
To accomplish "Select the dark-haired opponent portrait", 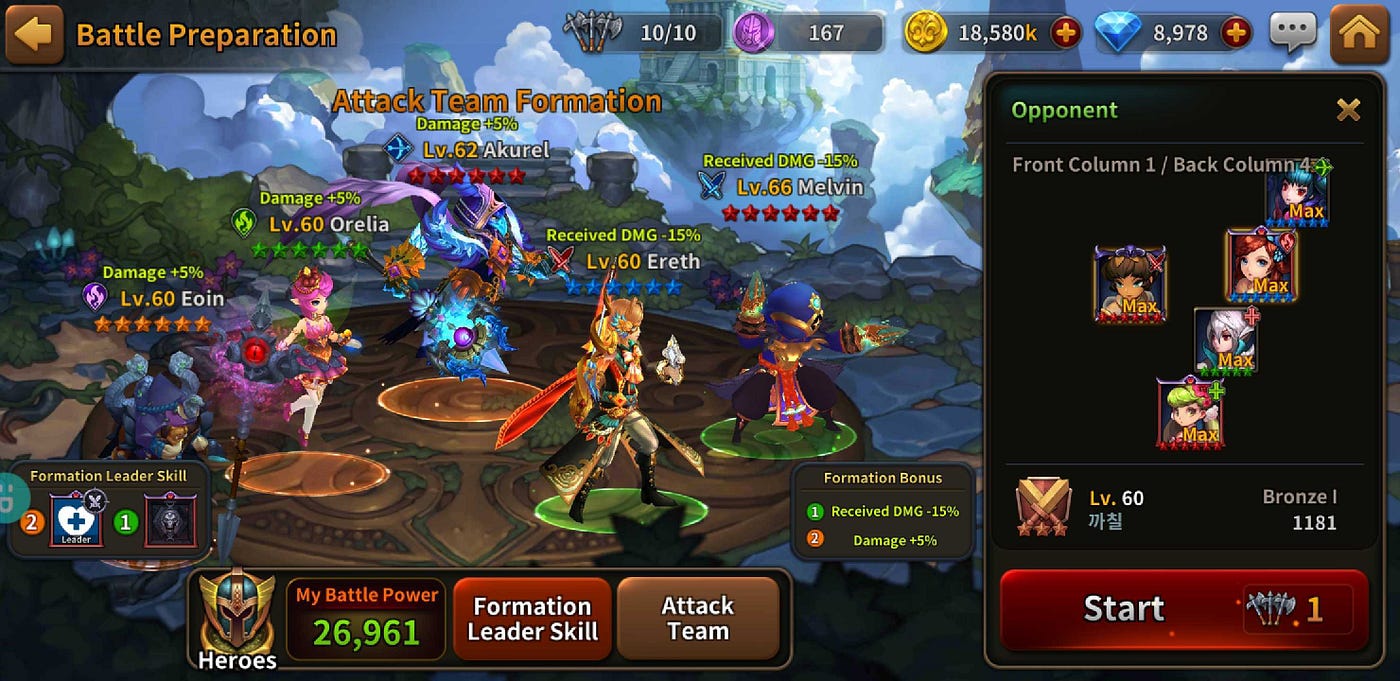I will tap(1297, 198).
